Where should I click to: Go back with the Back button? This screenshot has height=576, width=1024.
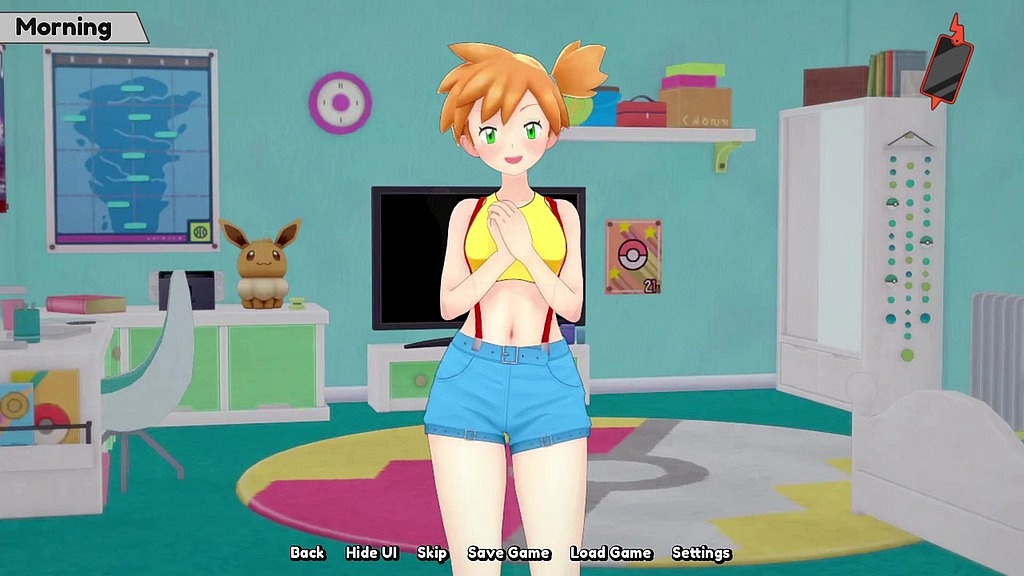pyautogui.click(x=307, y=553)
